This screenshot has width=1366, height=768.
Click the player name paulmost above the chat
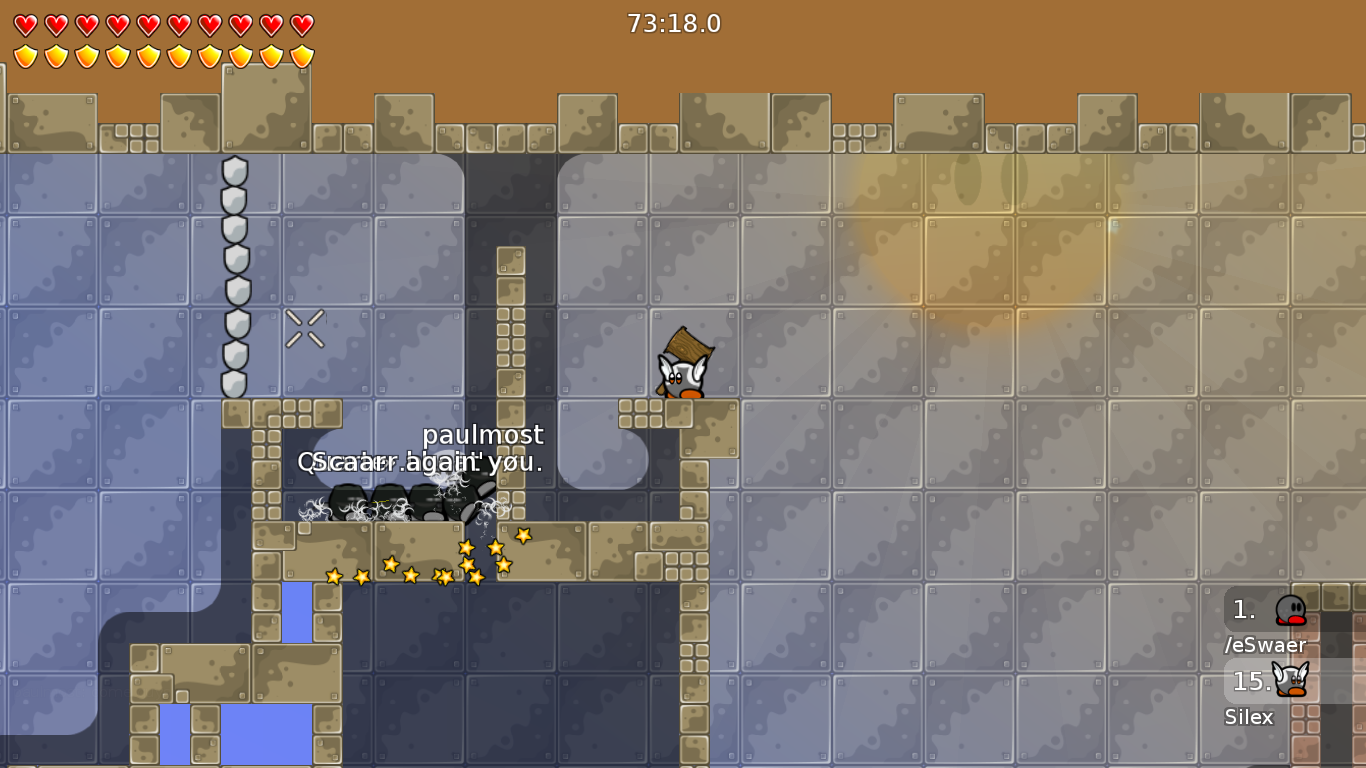[x=483, y=435]
